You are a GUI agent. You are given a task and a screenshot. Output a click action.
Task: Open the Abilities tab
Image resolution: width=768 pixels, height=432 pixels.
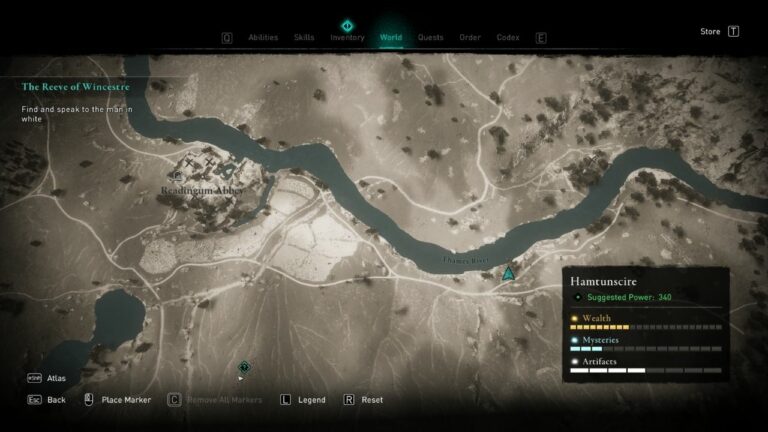[263, 38]
